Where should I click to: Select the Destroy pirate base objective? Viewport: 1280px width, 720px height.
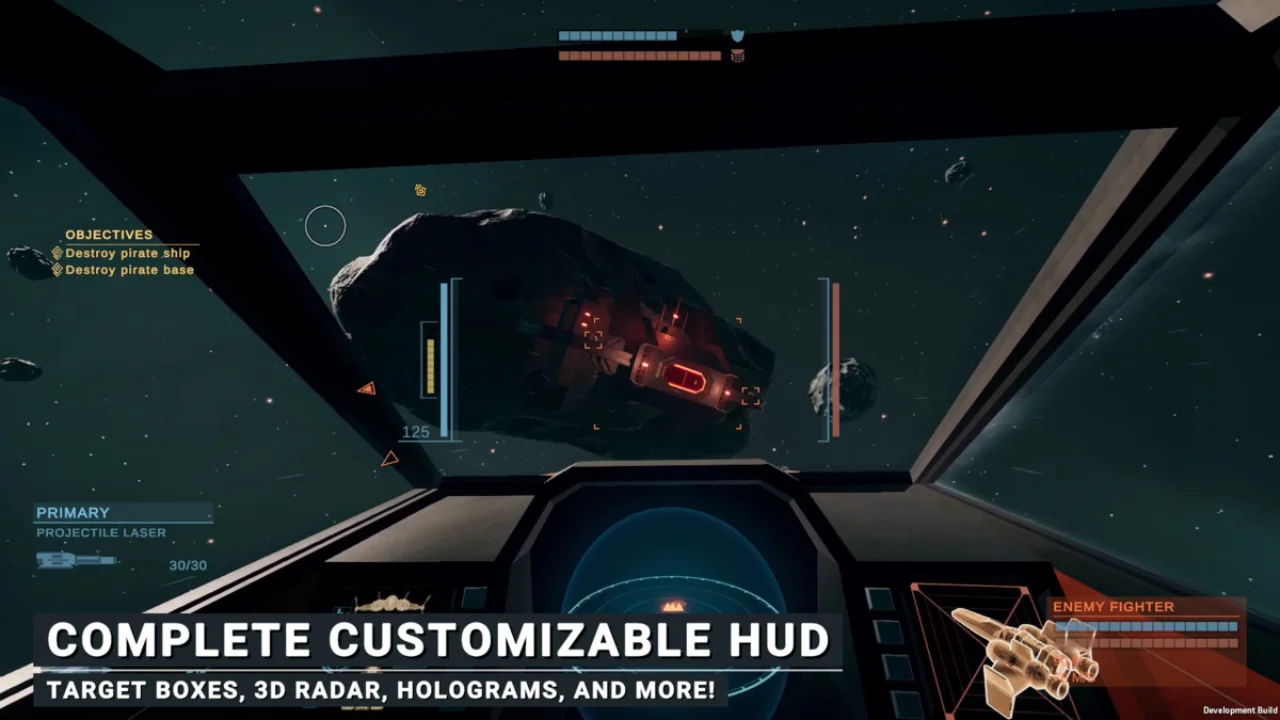tap(129, 270)
